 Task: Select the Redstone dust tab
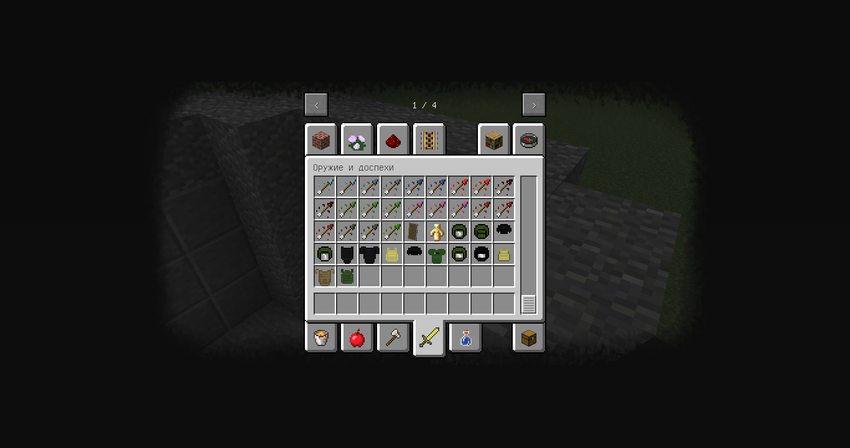pyautogui.click(x=392, y=140)
